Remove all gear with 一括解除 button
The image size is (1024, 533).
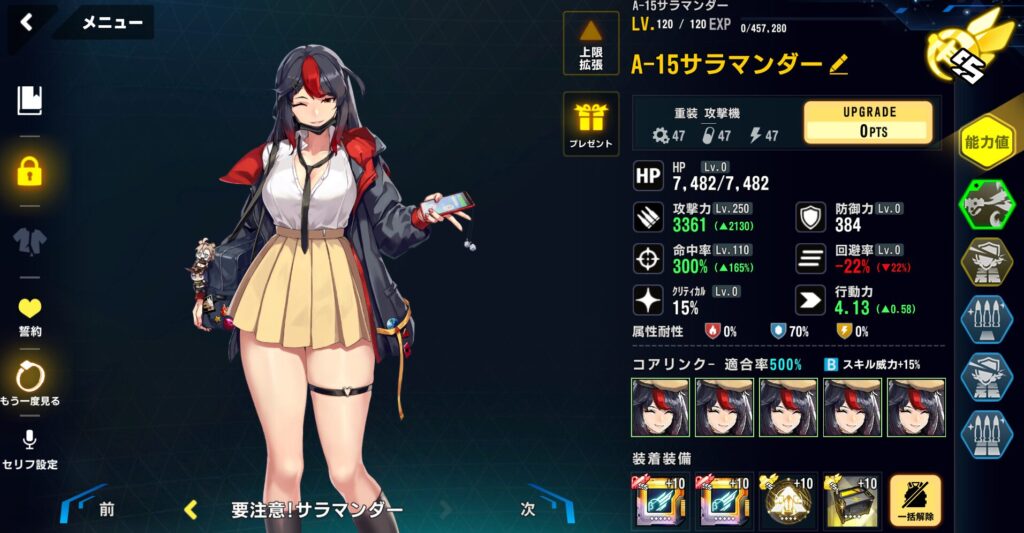915,500
